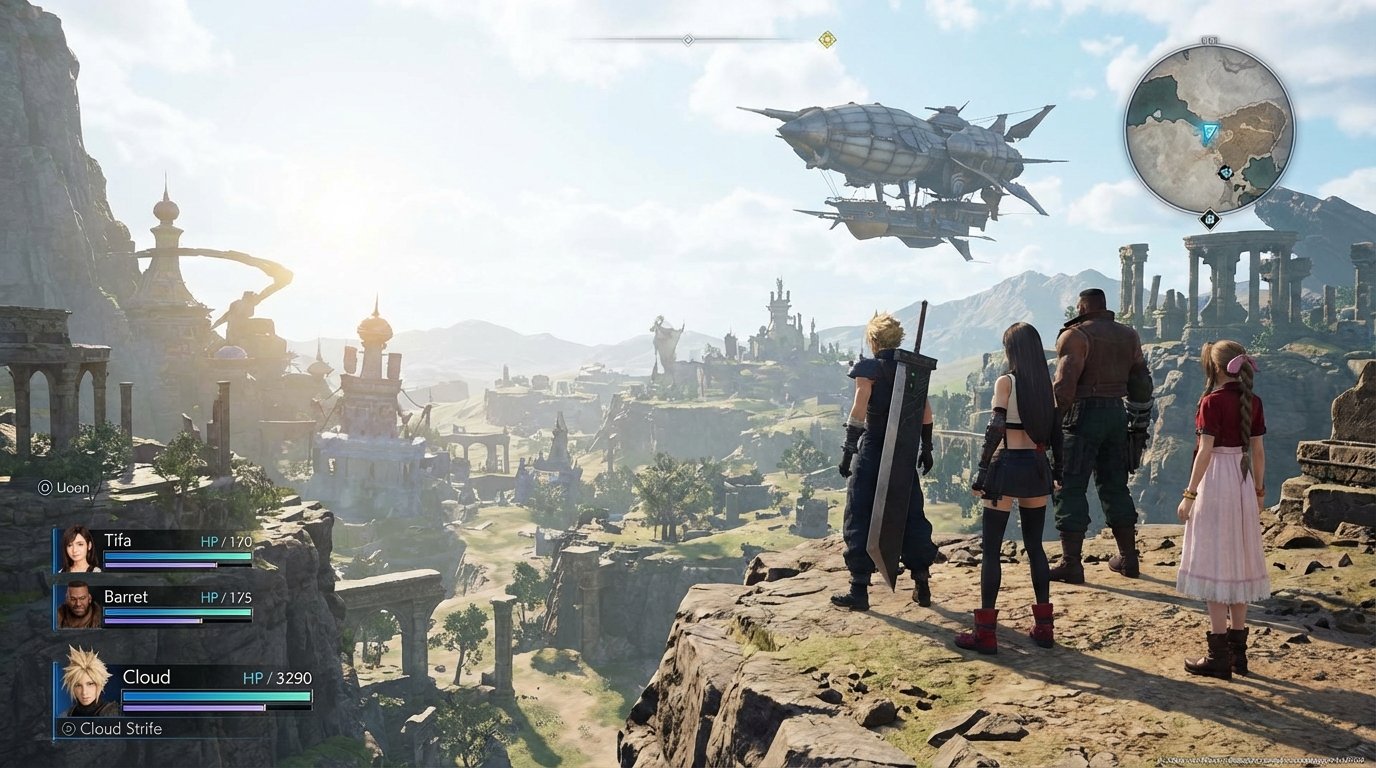Select the fast travel icon below the minimap

[x=1209, y=217]
